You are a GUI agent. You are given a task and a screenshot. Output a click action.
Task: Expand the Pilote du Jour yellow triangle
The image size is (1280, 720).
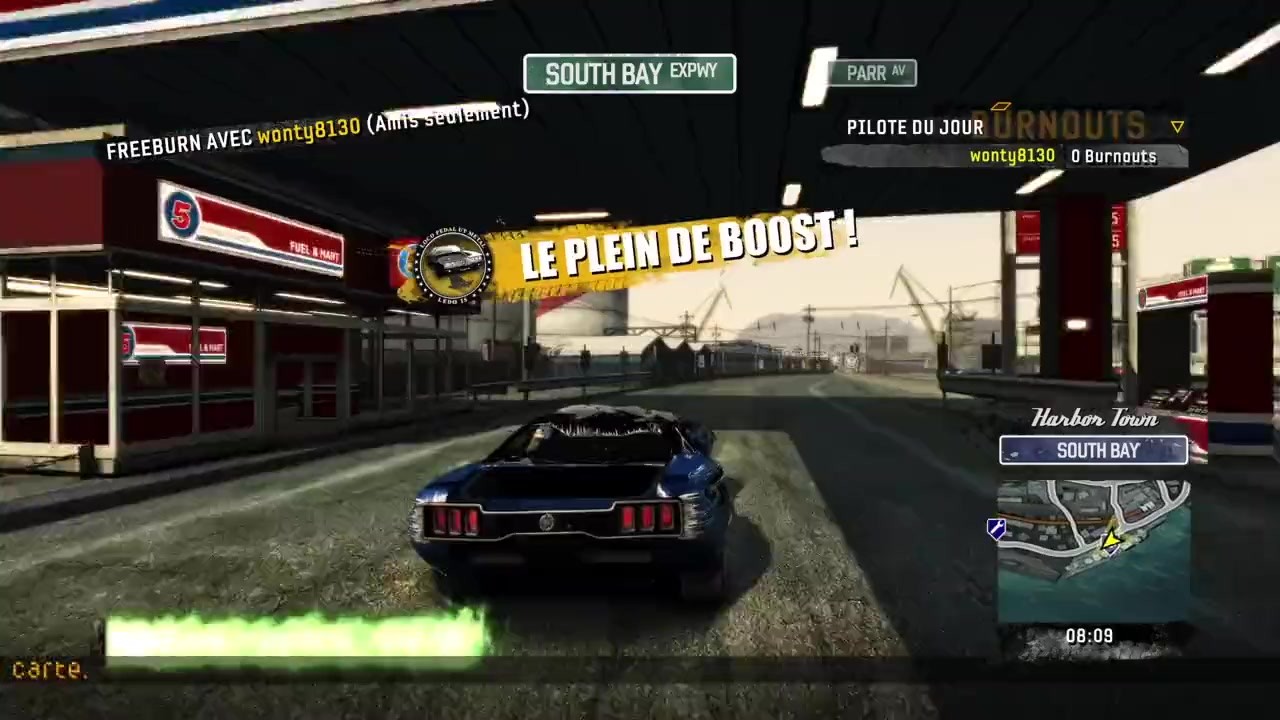[x=1177, y=127]
